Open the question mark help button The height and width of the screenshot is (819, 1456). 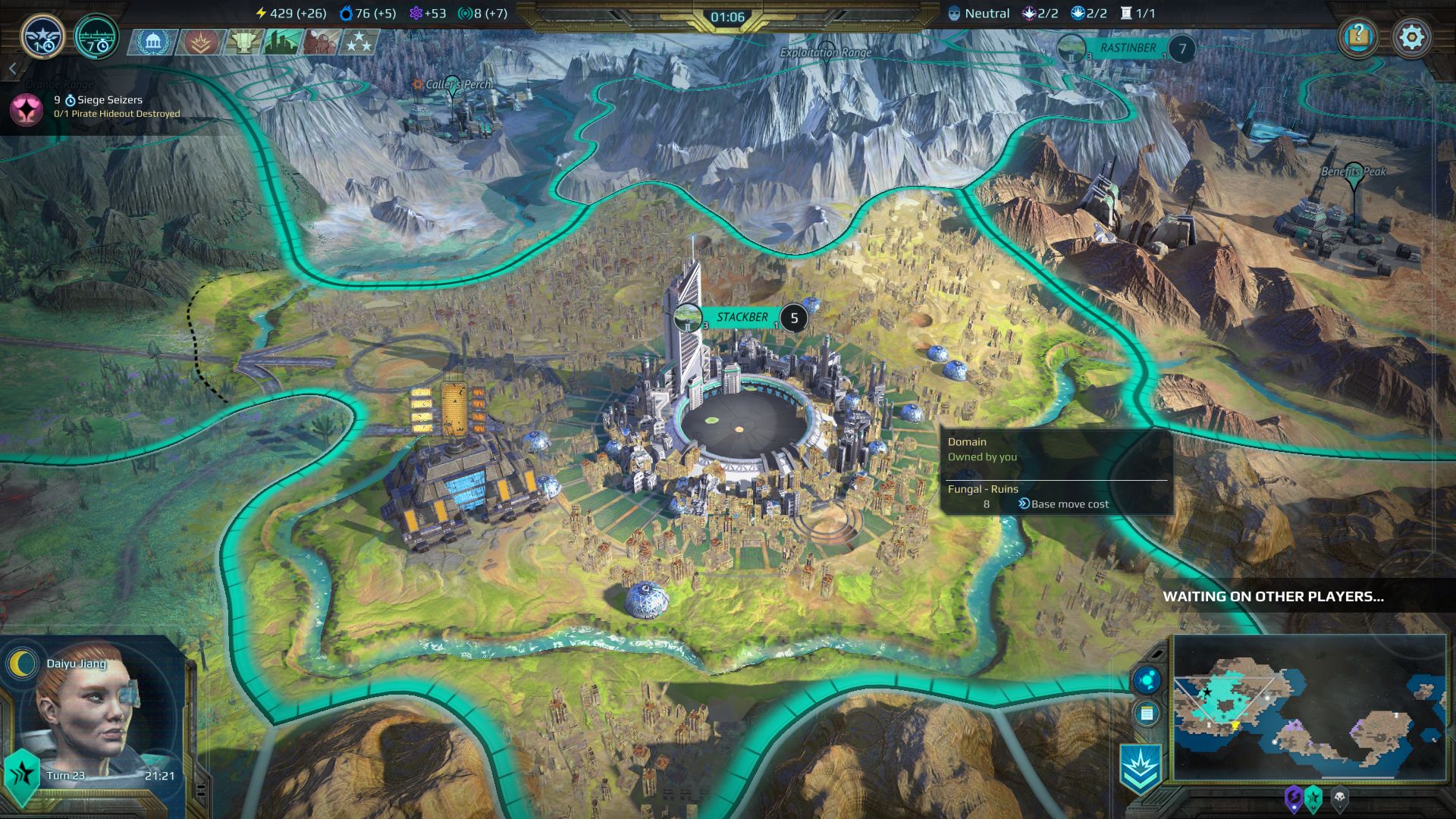pyautogui.click(x=1359, y=36)
